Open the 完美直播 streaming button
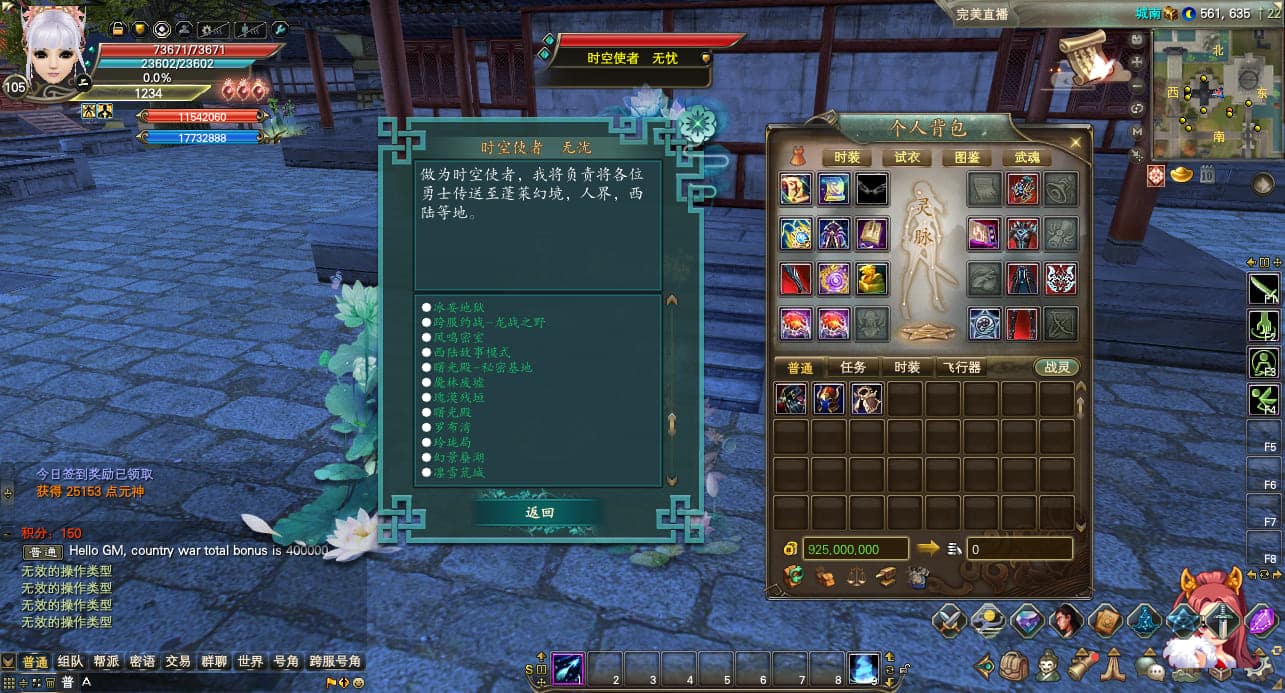 982,14
